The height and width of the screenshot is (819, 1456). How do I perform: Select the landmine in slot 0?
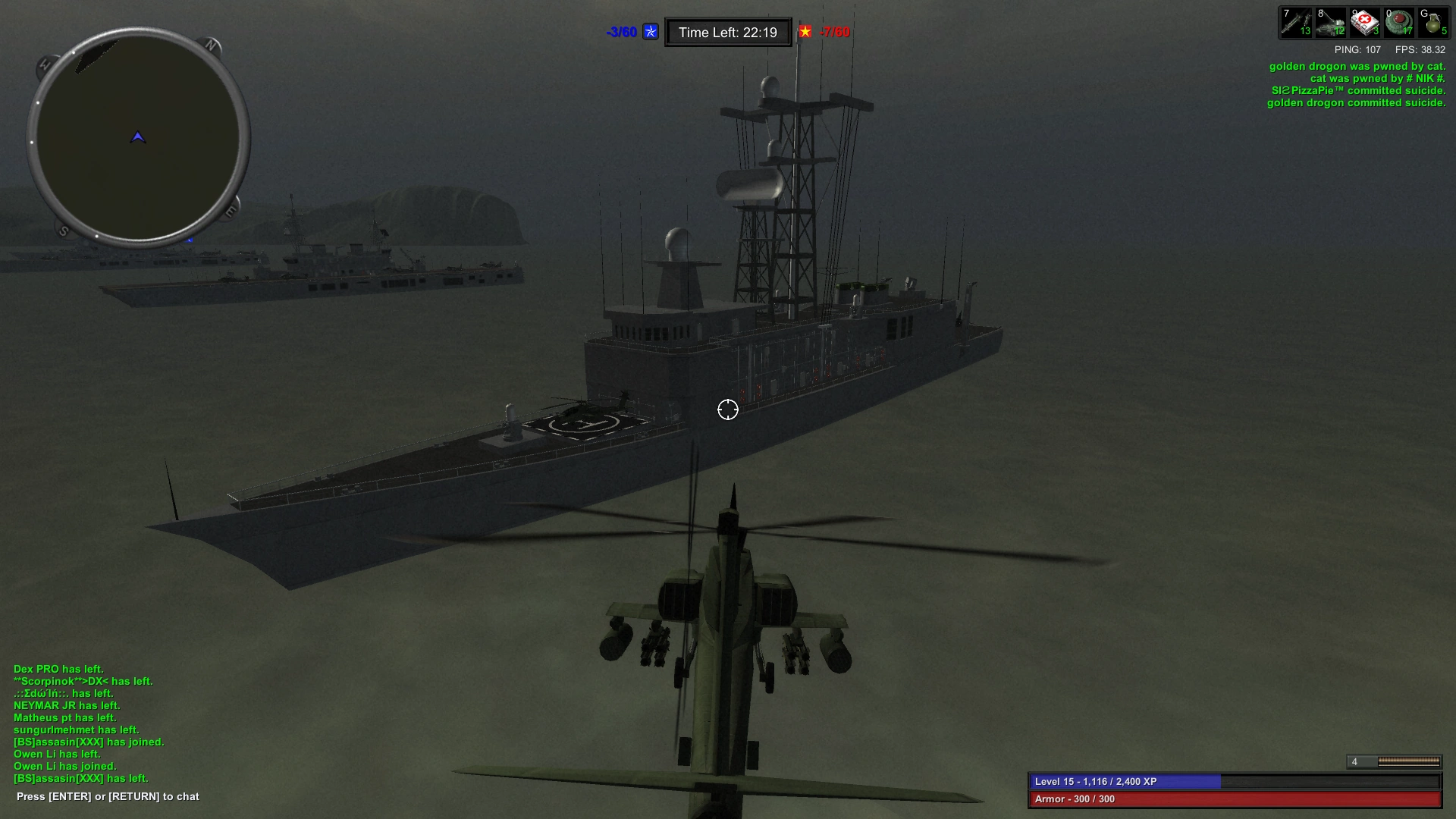(1400, 21)
